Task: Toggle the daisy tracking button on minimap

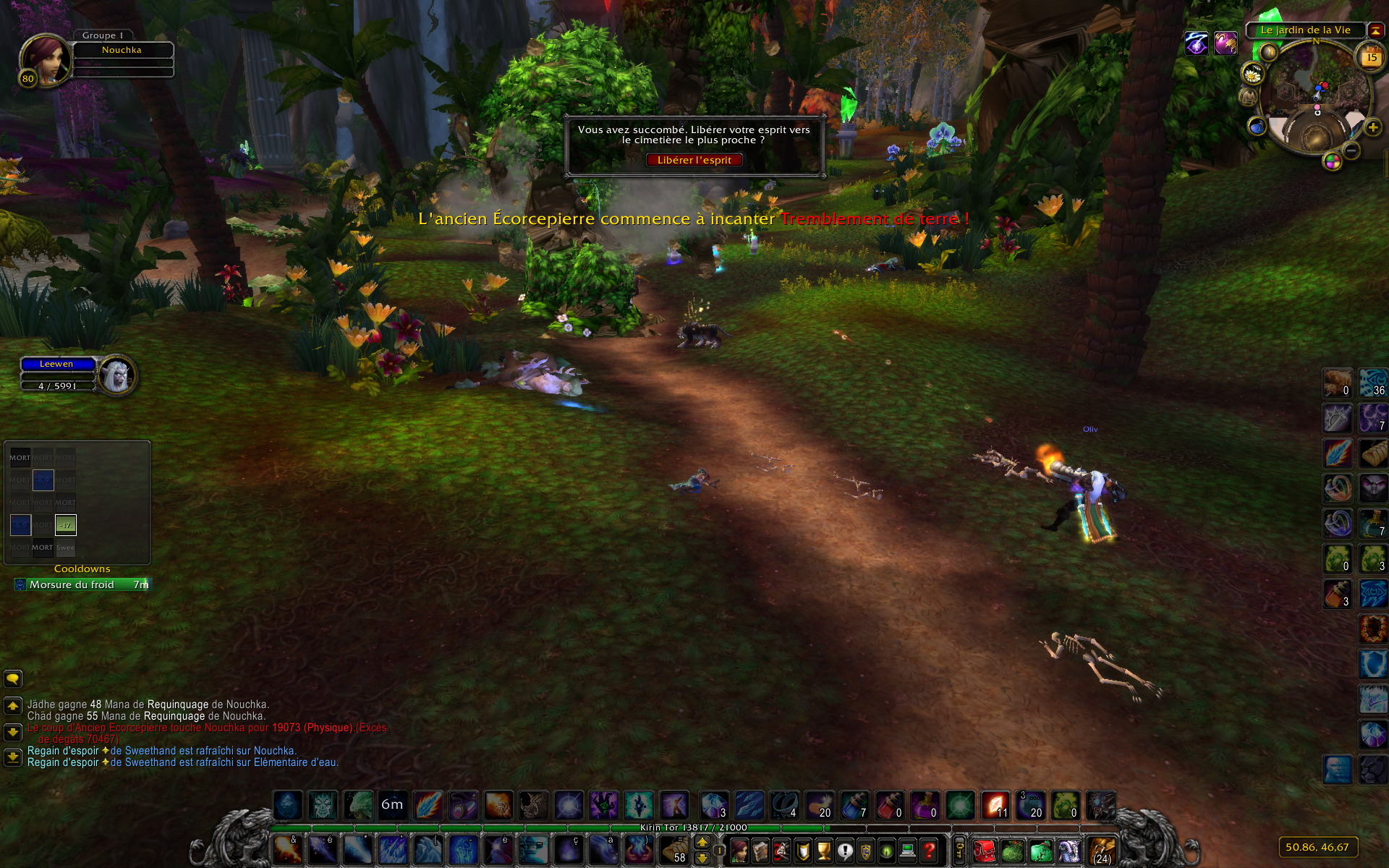Action: [x=1252, y=73]
